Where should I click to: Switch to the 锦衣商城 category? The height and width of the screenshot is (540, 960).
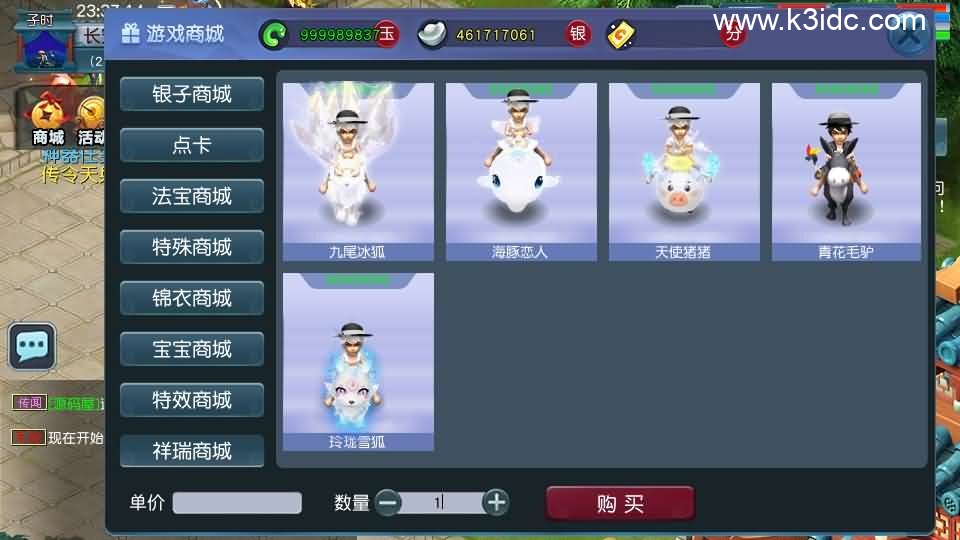pyautogui.click(x=192, y=298)
